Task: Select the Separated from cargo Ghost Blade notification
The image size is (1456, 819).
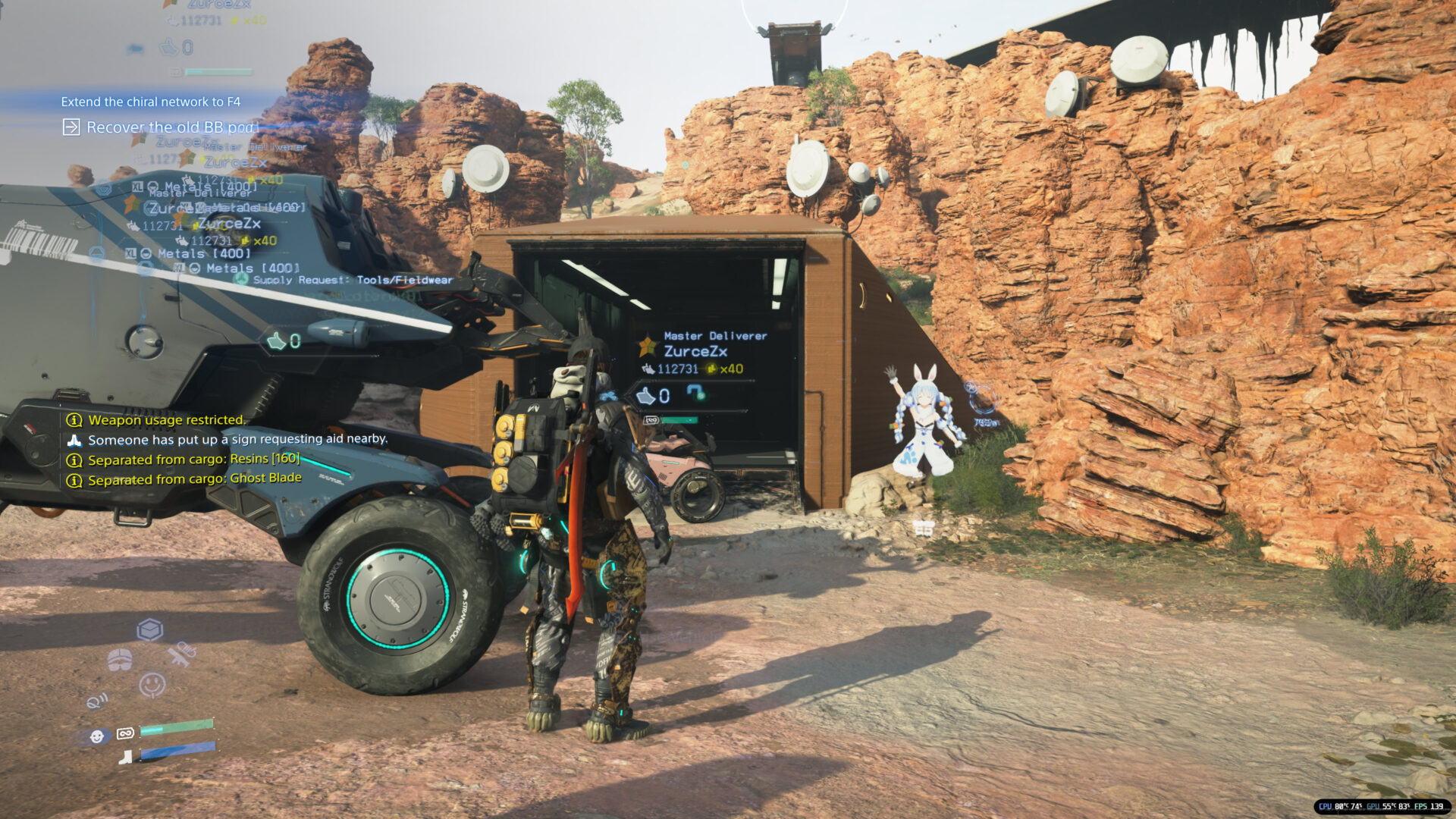Action: click(x=194, y=479)
